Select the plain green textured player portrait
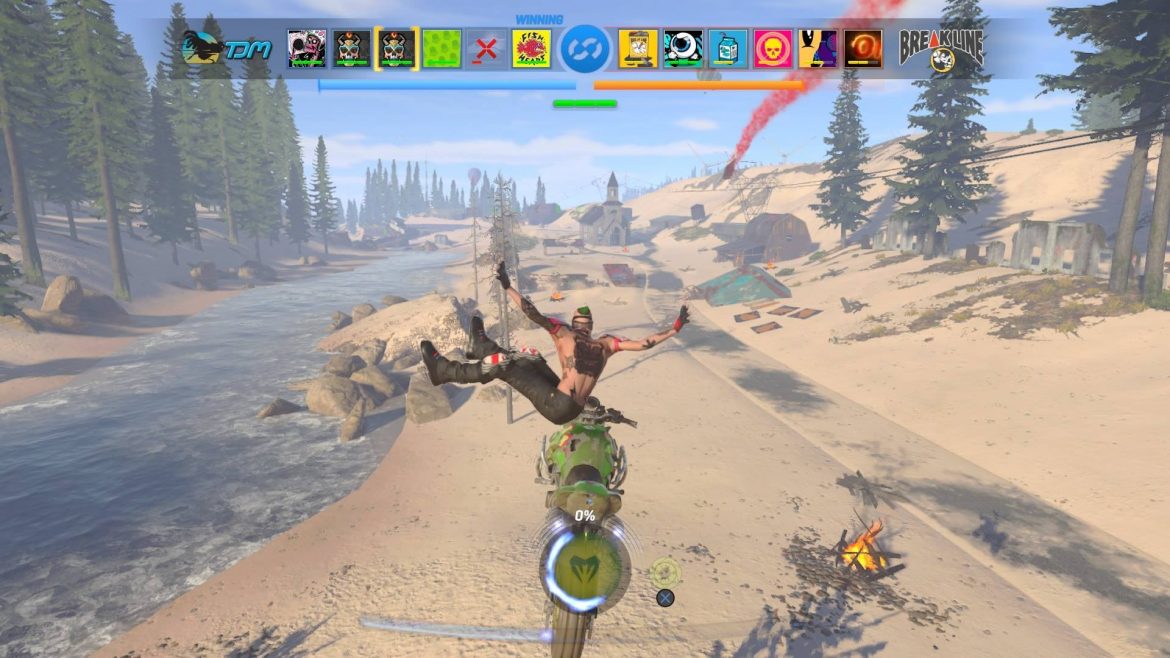 tap(442, 48)
